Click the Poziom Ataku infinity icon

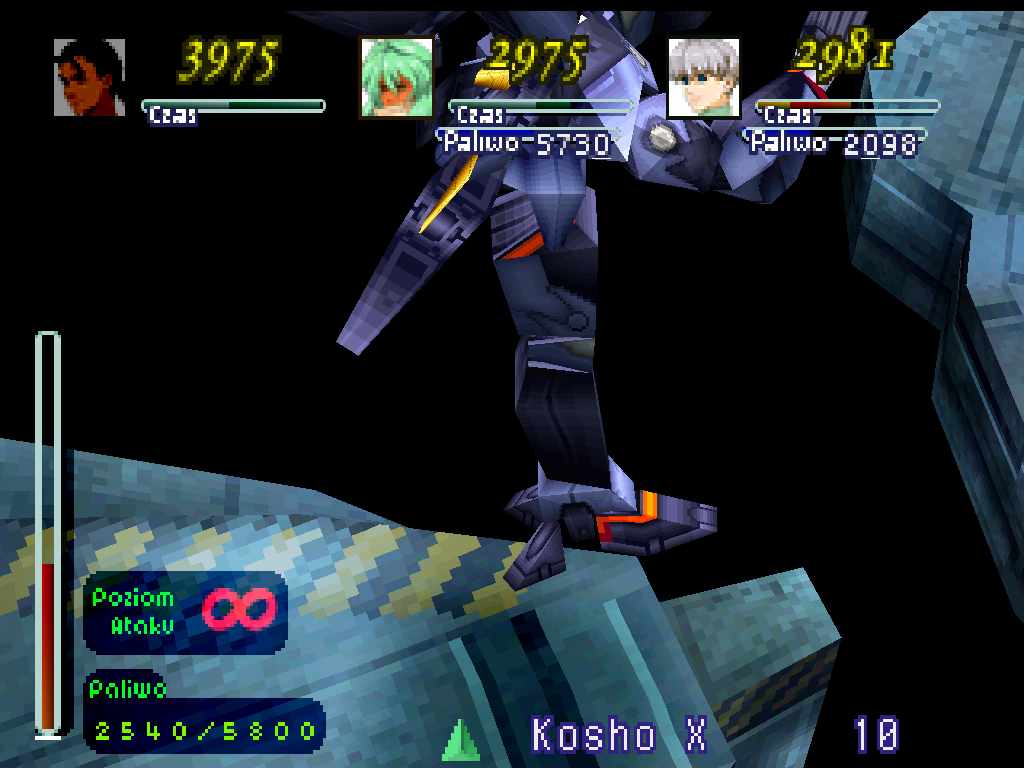coord(239,609)
